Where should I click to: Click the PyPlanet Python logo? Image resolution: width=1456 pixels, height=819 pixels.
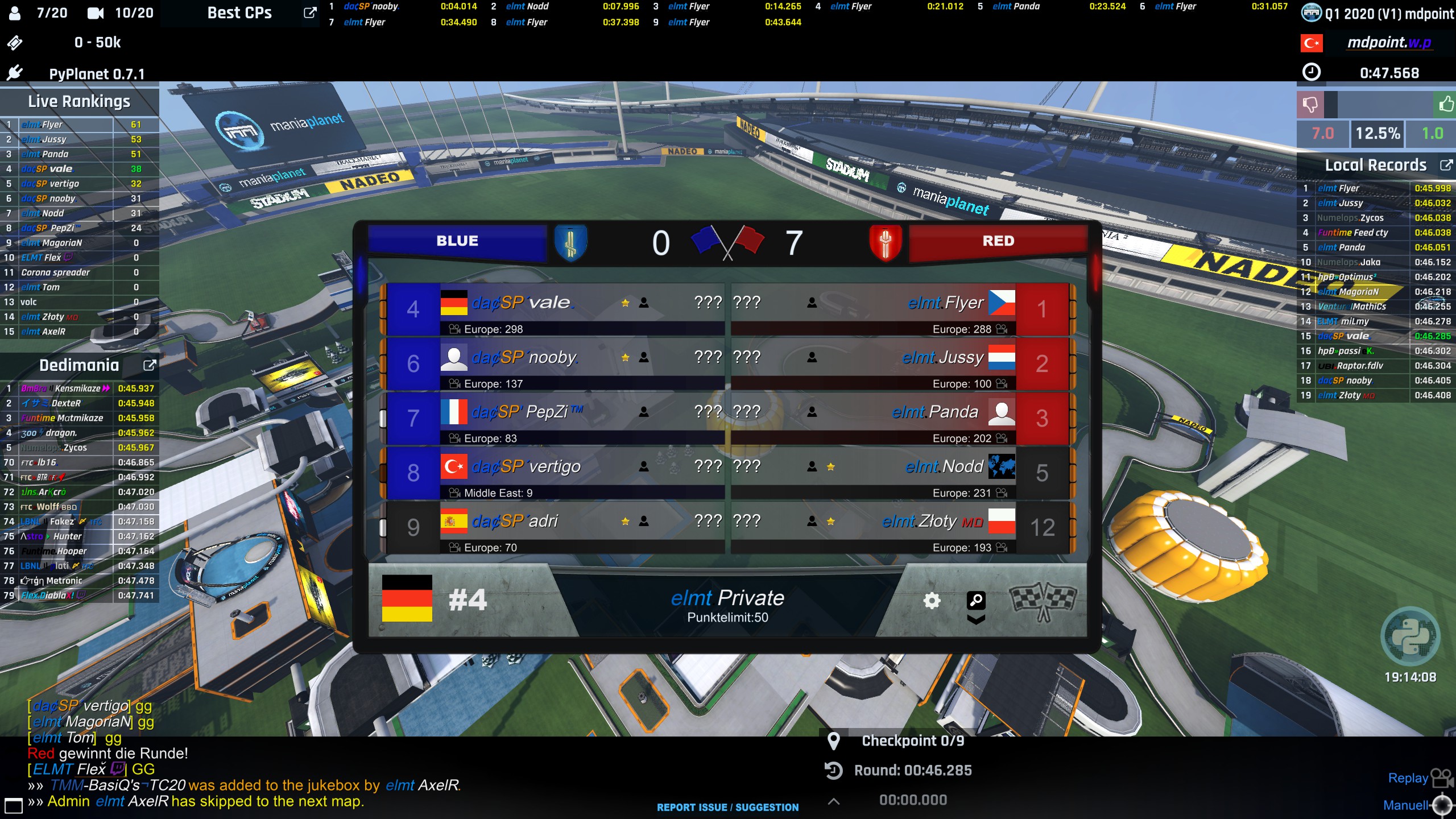click(x=1410, y=636)
